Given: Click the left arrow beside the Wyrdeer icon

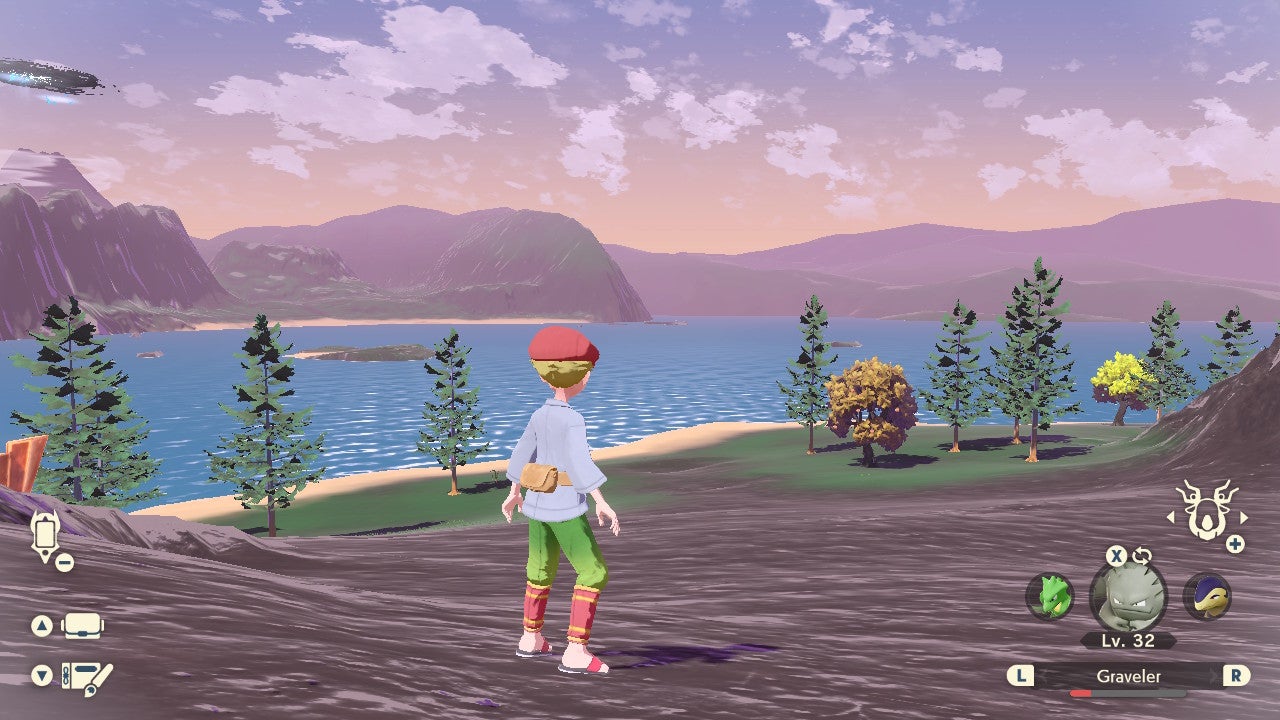Looking at the screenshot, I should [1172, 517].
